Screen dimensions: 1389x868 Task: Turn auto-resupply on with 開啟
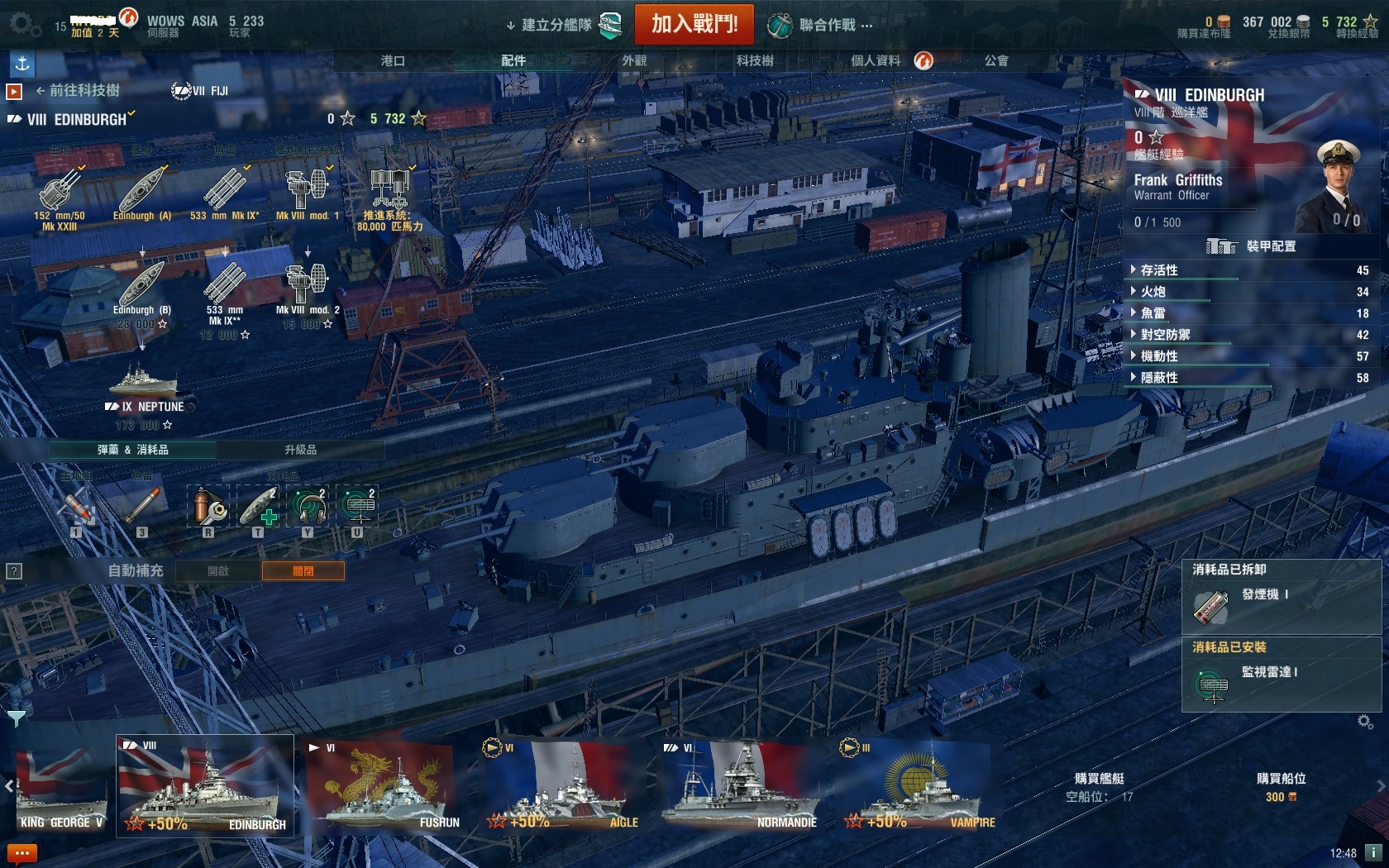[x=218, y=571]
